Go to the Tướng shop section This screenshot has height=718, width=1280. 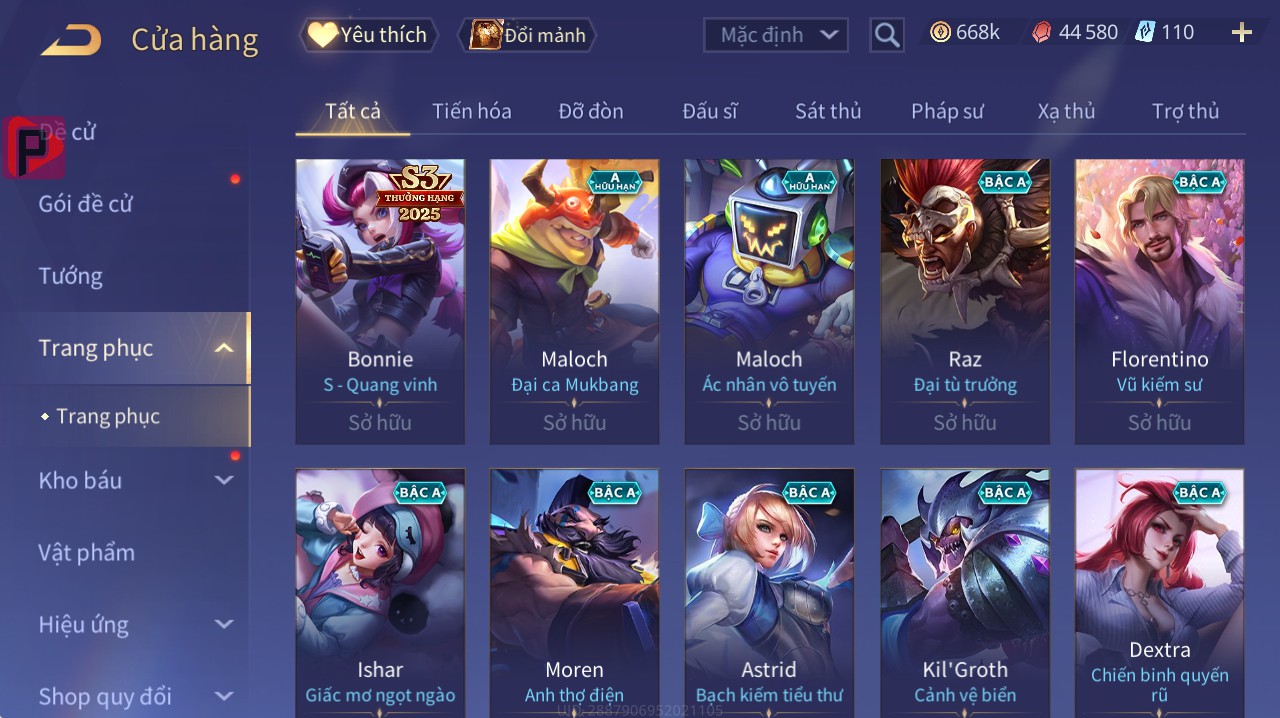click(x=70, y=276)
